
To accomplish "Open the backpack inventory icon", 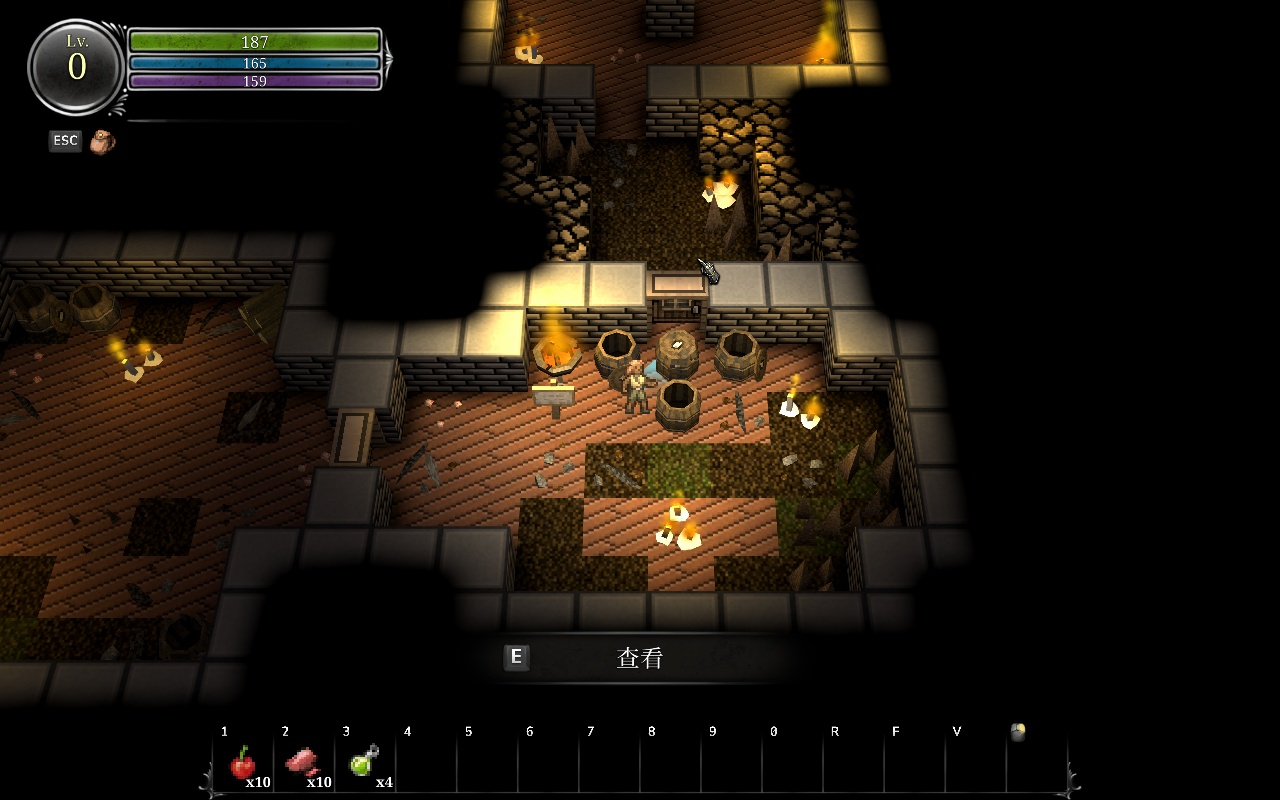I will coord(102,142).
